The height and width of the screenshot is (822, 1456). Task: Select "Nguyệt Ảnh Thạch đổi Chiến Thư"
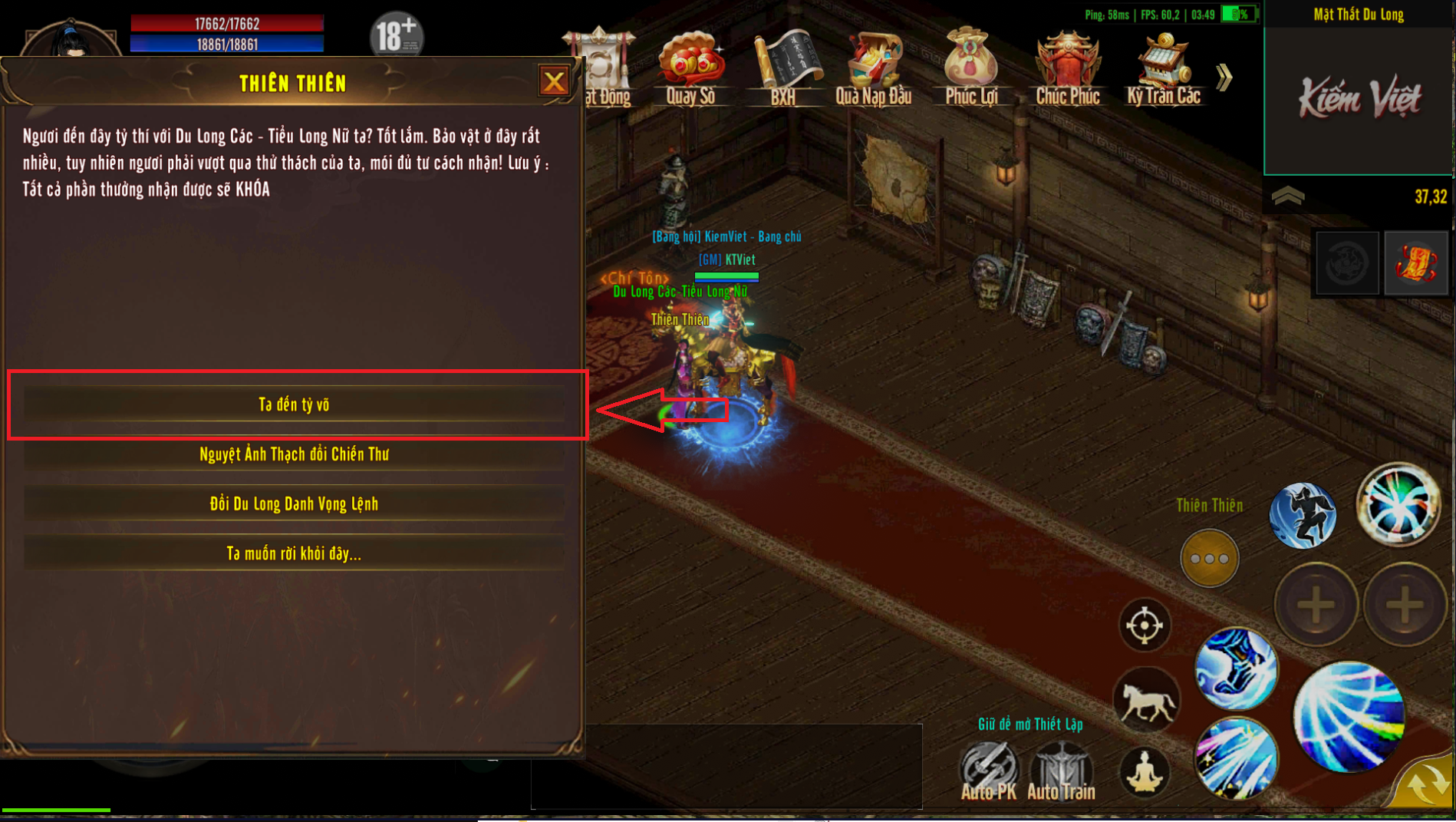tap(294, 454)
